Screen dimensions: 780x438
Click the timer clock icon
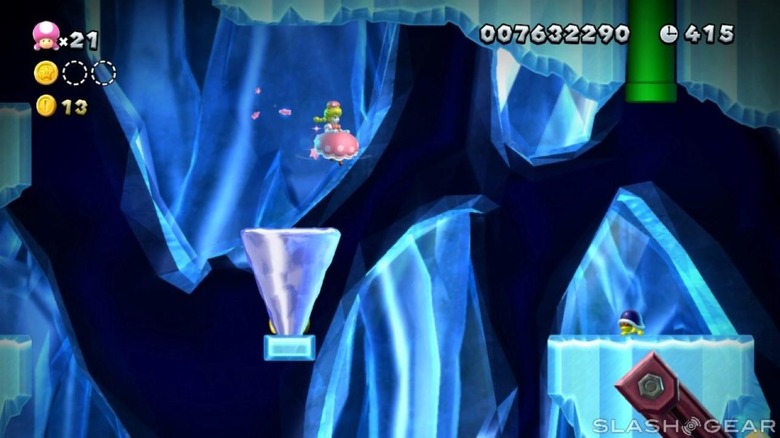coord(669,34)
